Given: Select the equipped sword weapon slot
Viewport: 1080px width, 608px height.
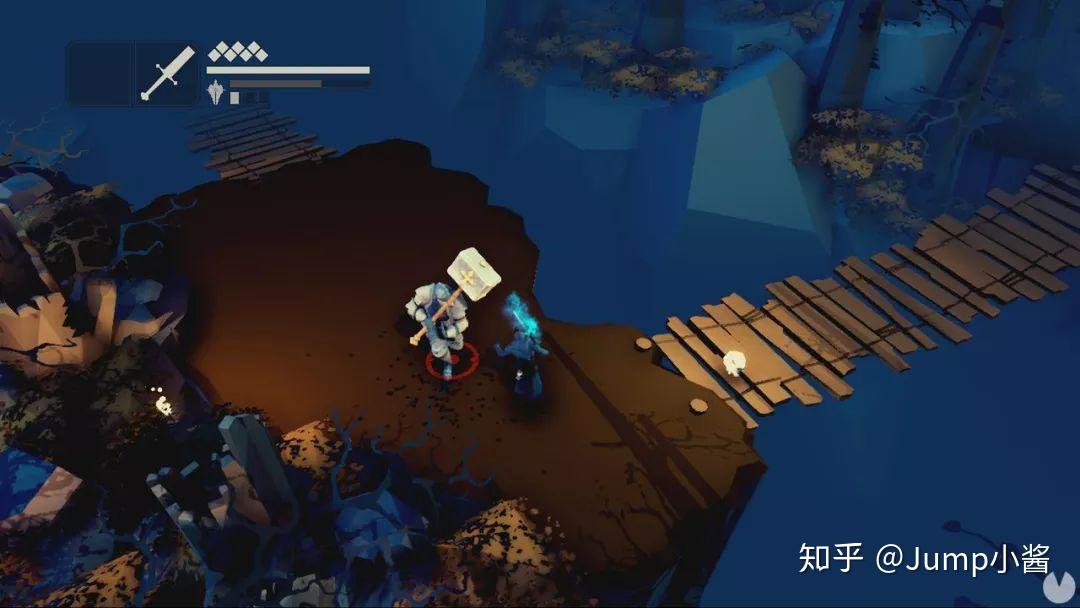Looking at the screenshot, I should pos(167,73).
